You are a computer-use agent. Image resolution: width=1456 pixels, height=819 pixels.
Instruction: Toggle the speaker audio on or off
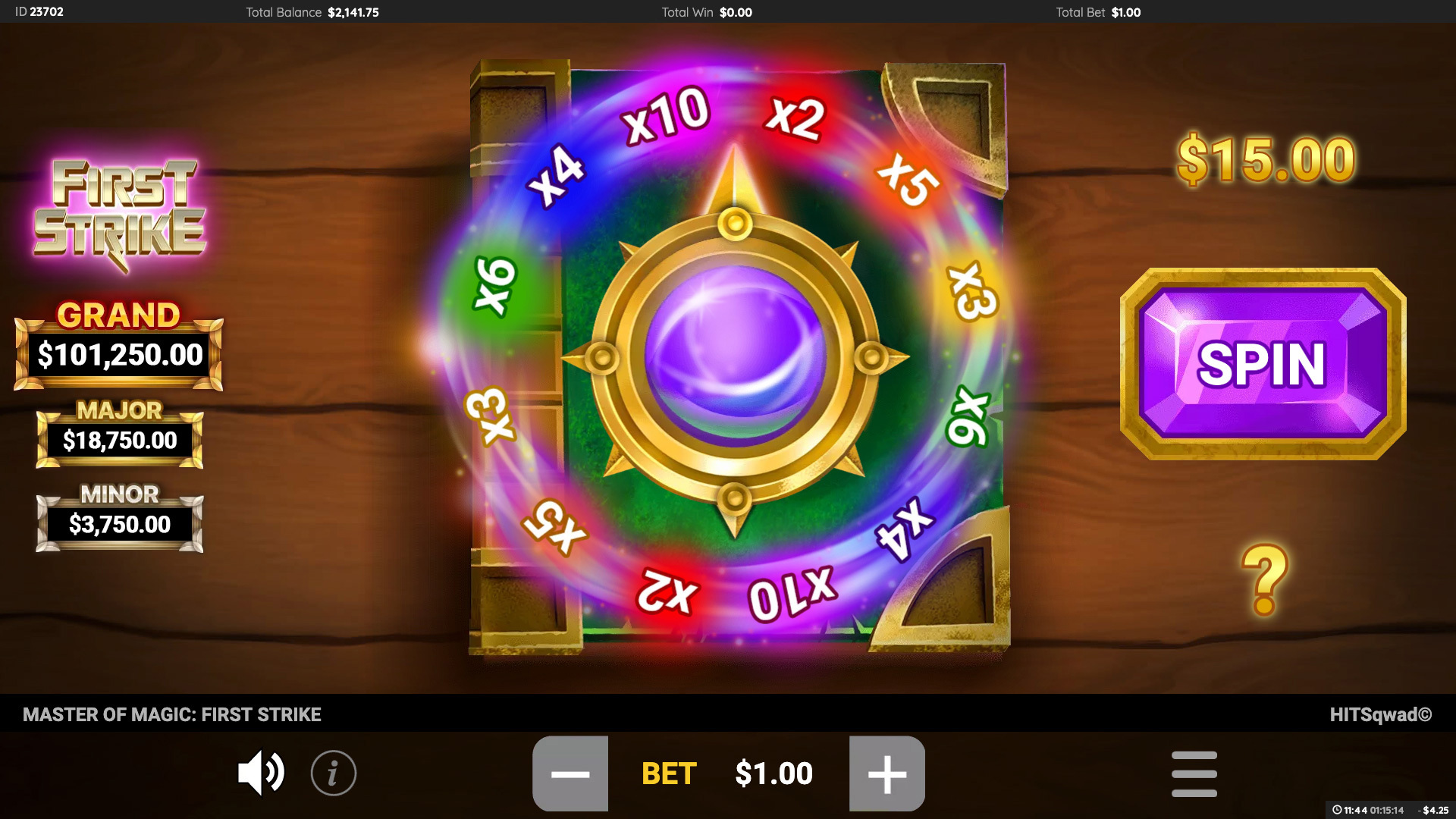coord(261,773)
